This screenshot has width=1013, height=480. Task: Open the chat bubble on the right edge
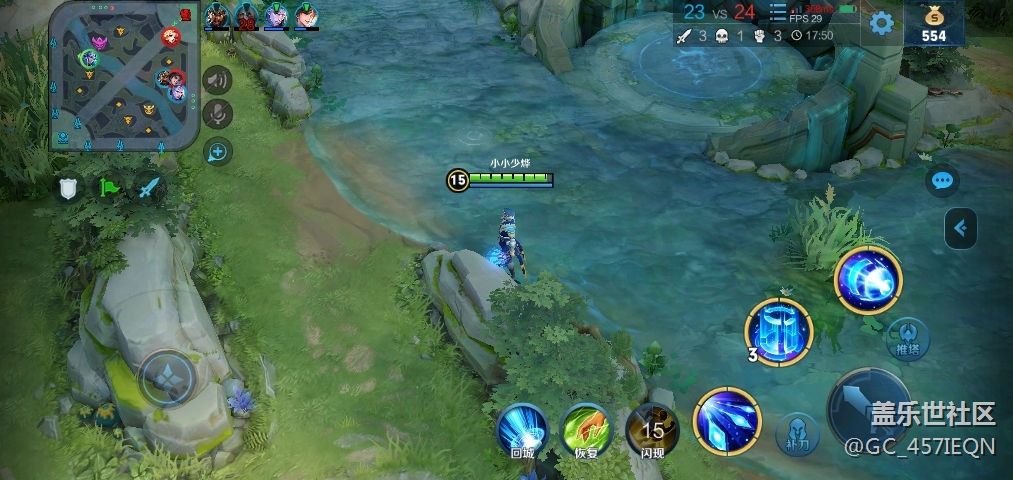click(x=942, y=181)
